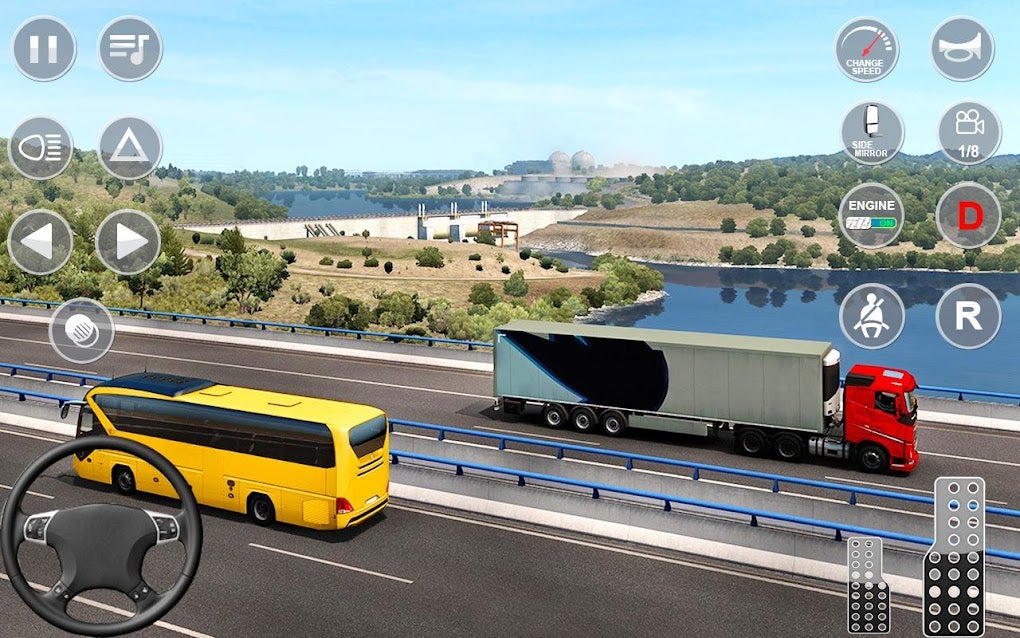This screenshot has width=1020, height=638.
Task: Switch camera view with the 1/8 button
Action: [968, 133]
